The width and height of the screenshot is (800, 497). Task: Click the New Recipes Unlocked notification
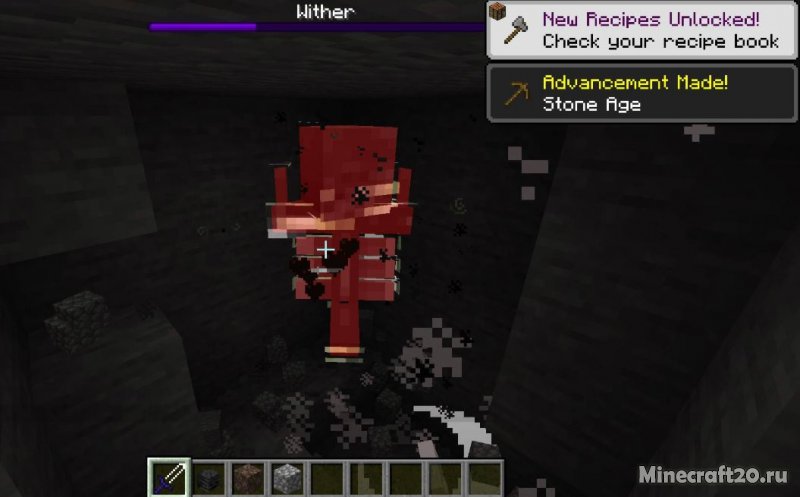(642, 30)
